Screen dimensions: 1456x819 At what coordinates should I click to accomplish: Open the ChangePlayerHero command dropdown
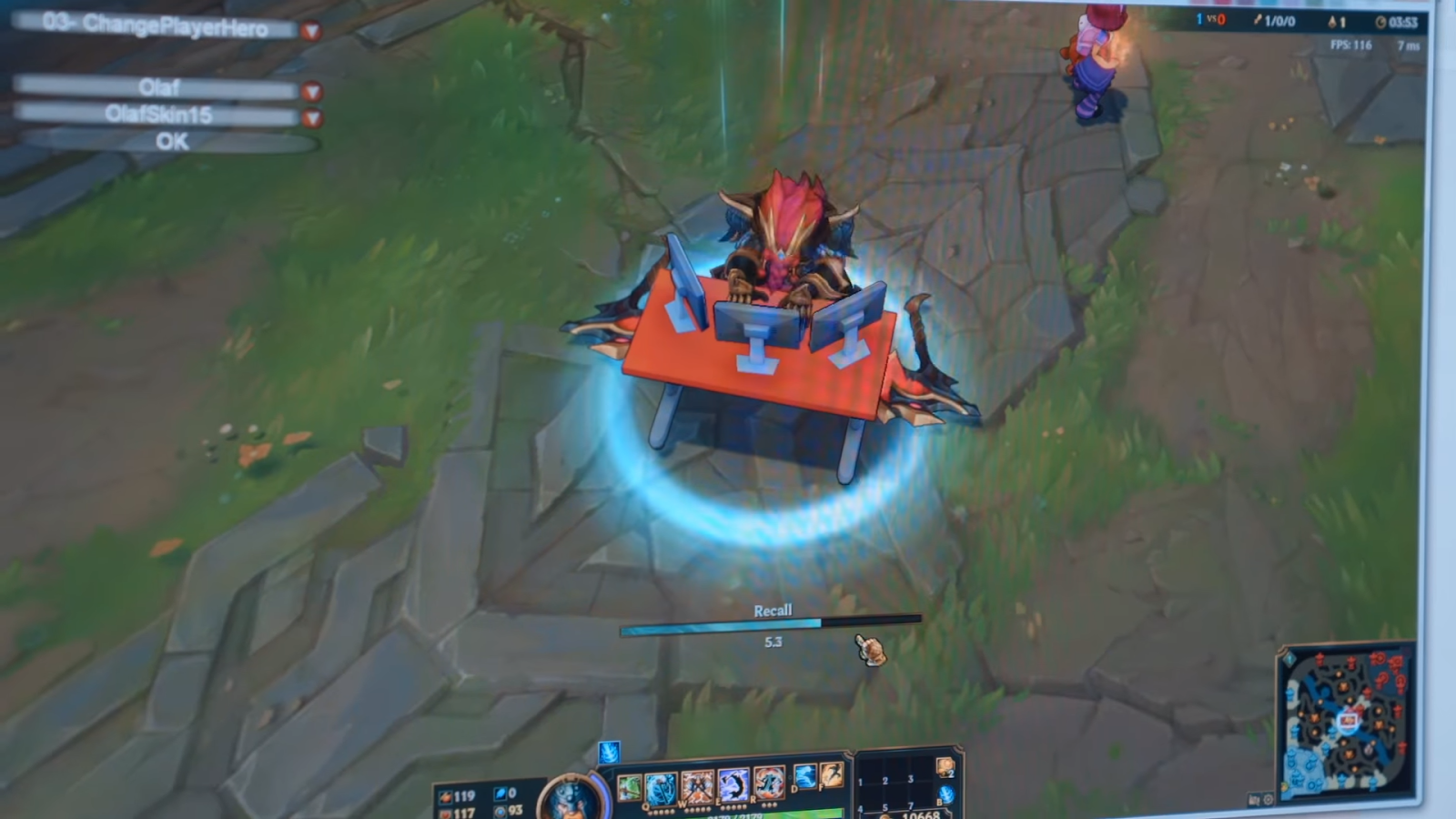coord(312,31)
